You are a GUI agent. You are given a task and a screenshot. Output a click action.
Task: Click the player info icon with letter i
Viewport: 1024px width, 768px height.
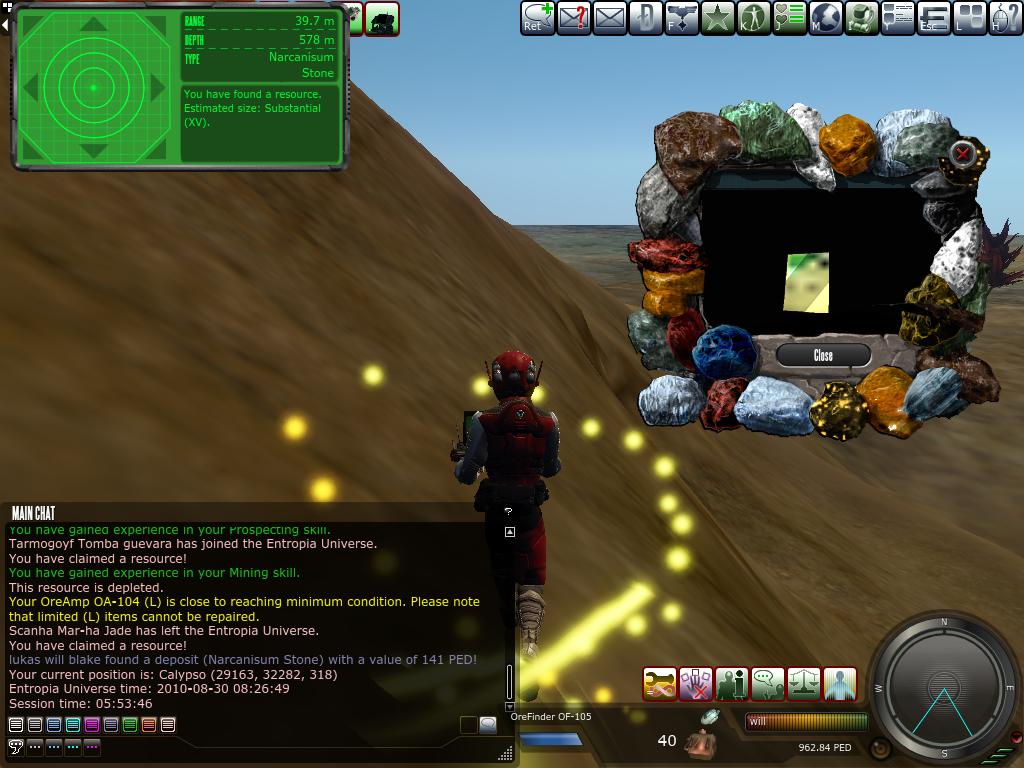[732, 684]
